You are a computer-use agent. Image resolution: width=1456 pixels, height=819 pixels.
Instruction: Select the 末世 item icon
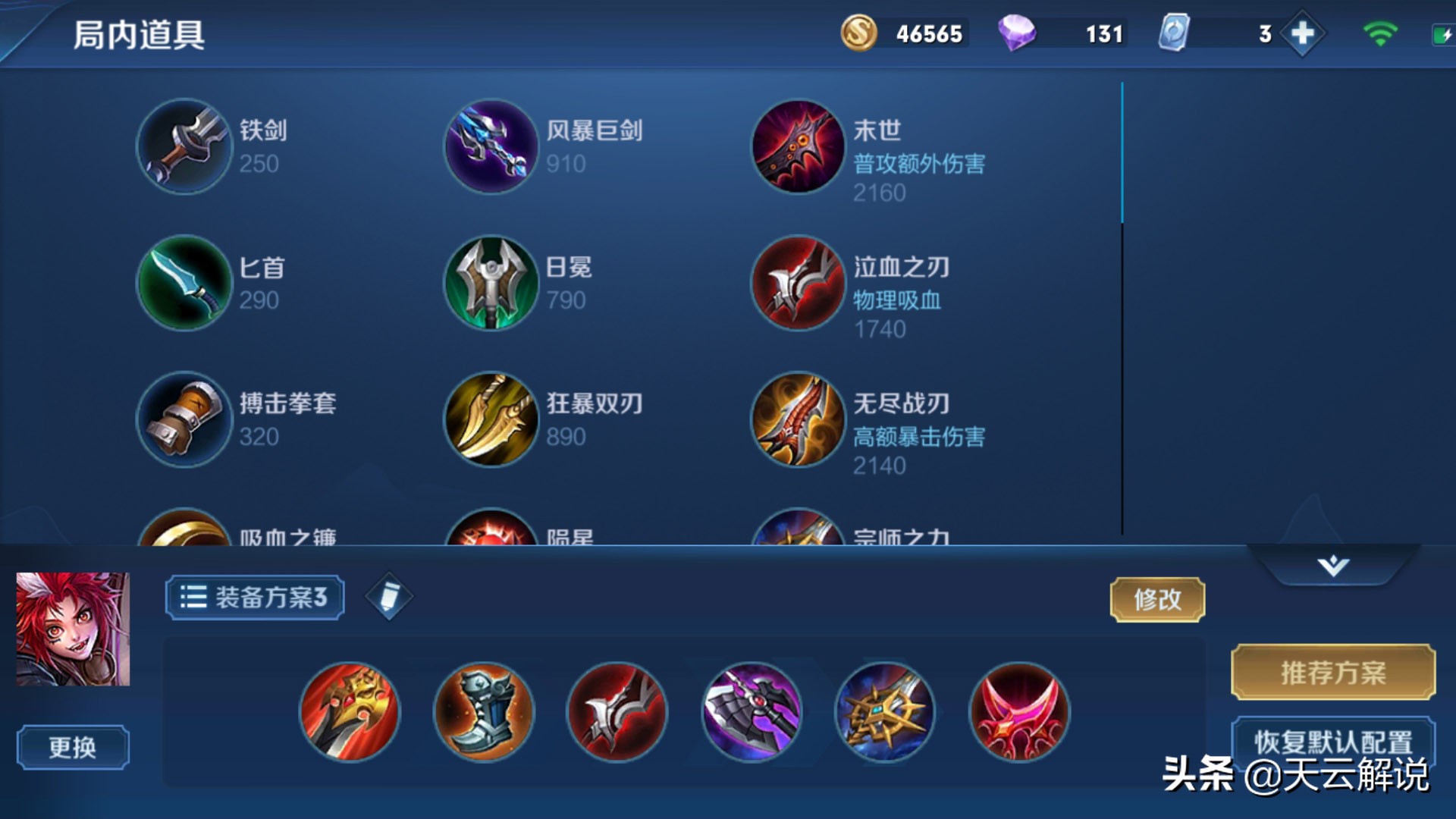(x=796, y=147)
